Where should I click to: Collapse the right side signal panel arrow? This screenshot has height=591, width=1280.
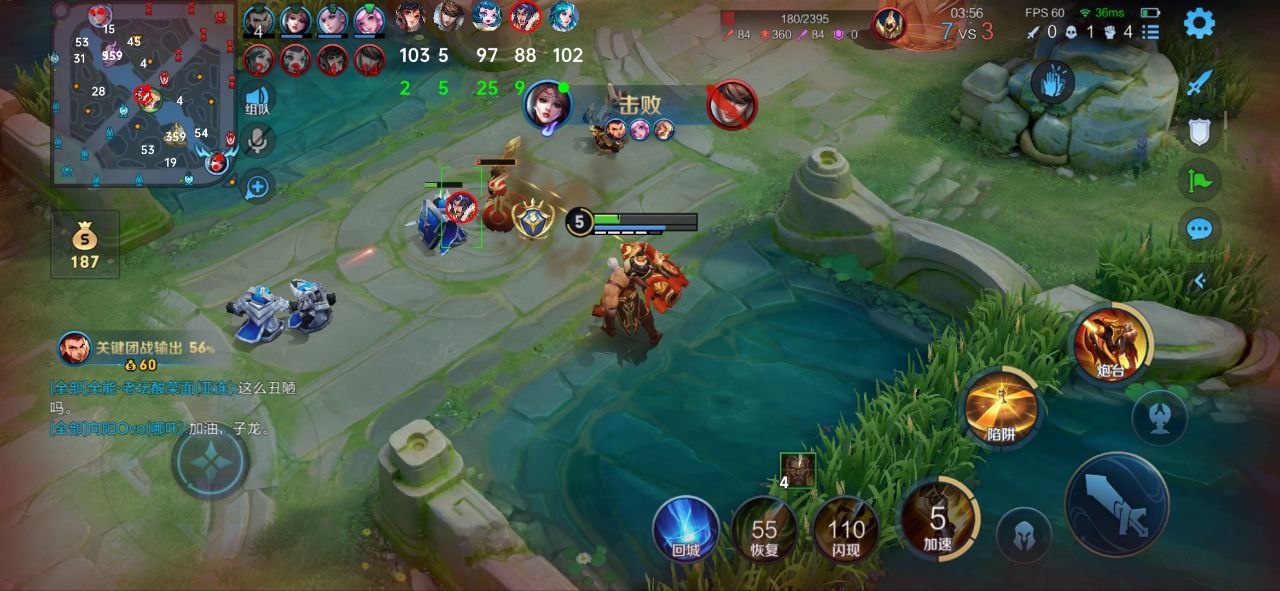pos(1199,281)
